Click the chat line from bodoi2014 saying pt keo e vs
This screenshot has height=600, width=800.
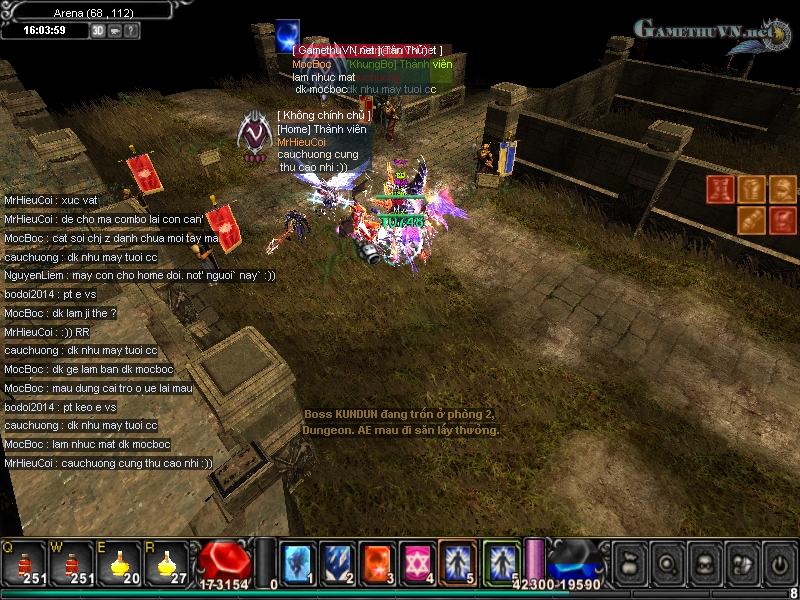60,407
